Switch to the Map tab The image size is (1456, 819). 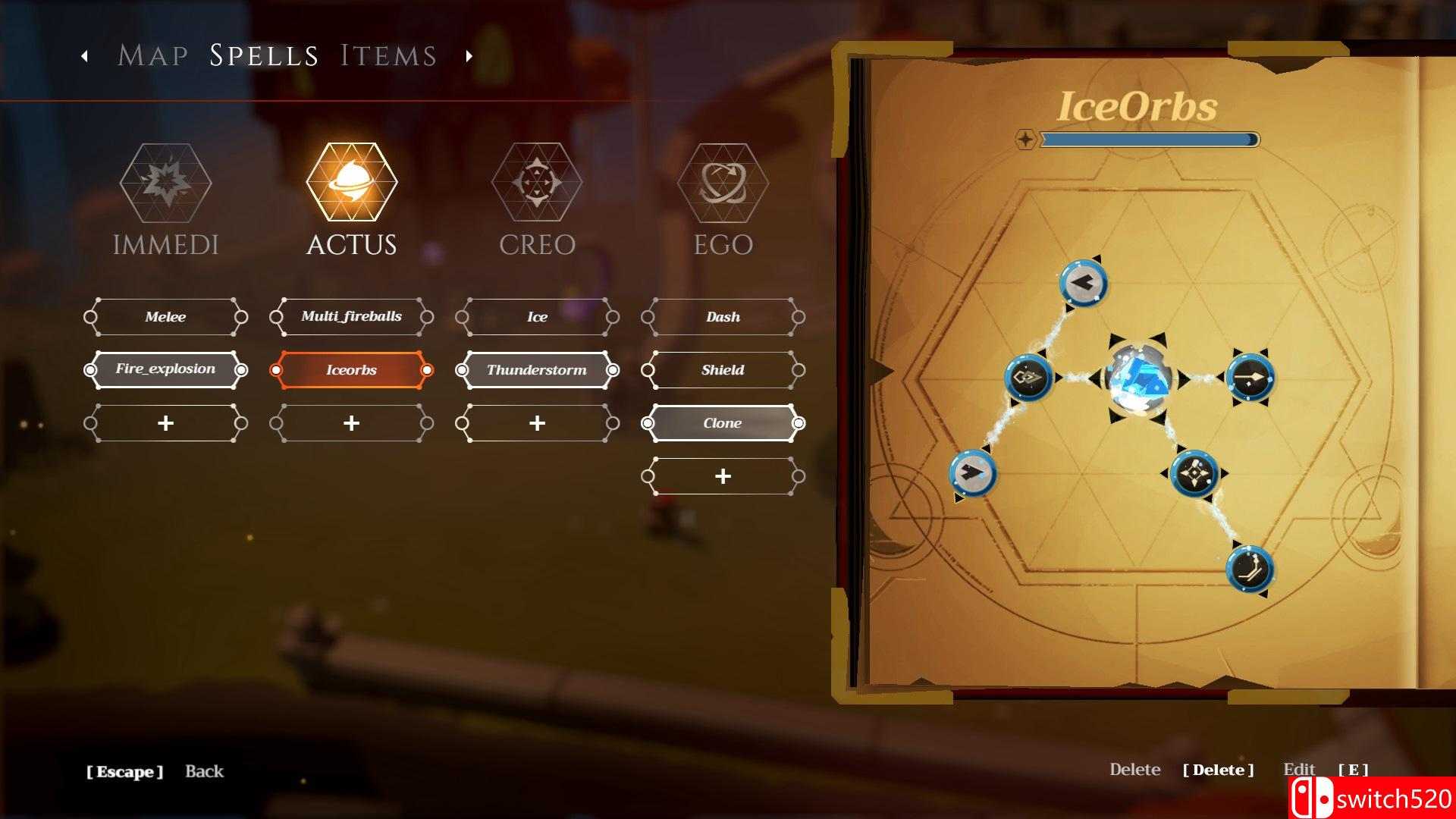click(x=152, y=55)
